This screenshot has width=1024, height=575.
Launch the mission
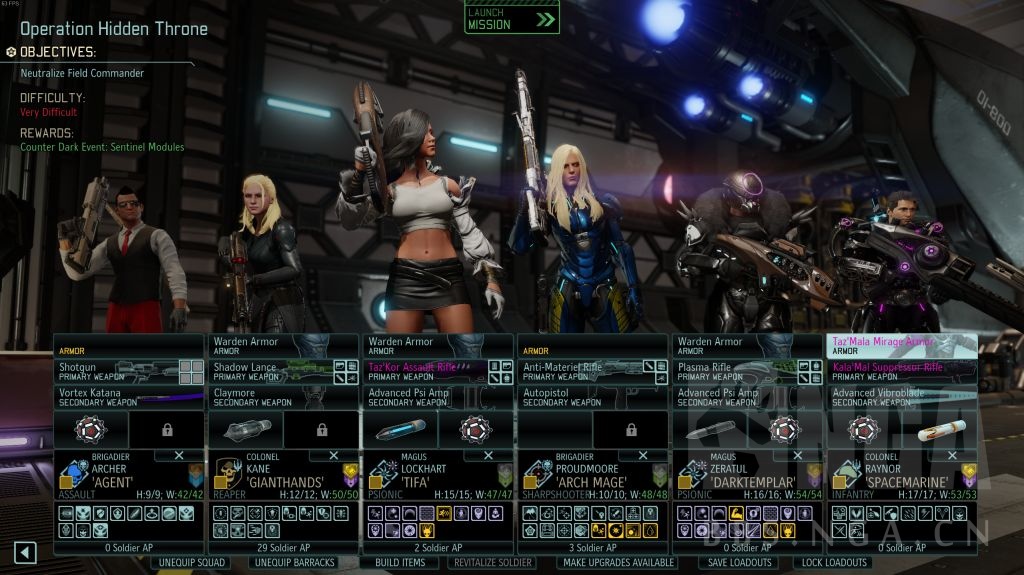511,19
